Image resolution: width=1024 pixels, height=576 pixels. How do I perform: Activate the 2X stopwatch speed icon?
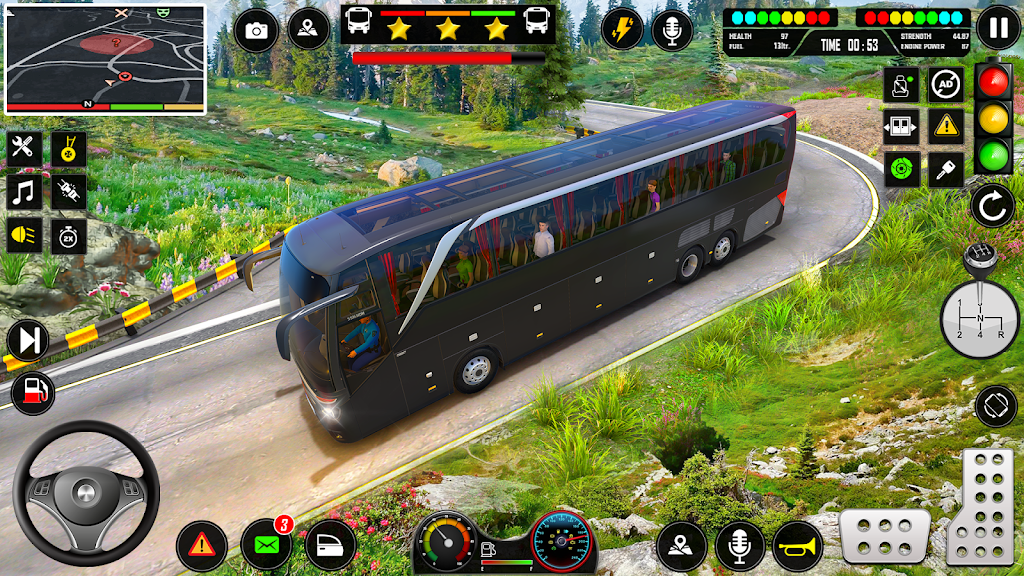click(x=69, y=236)
